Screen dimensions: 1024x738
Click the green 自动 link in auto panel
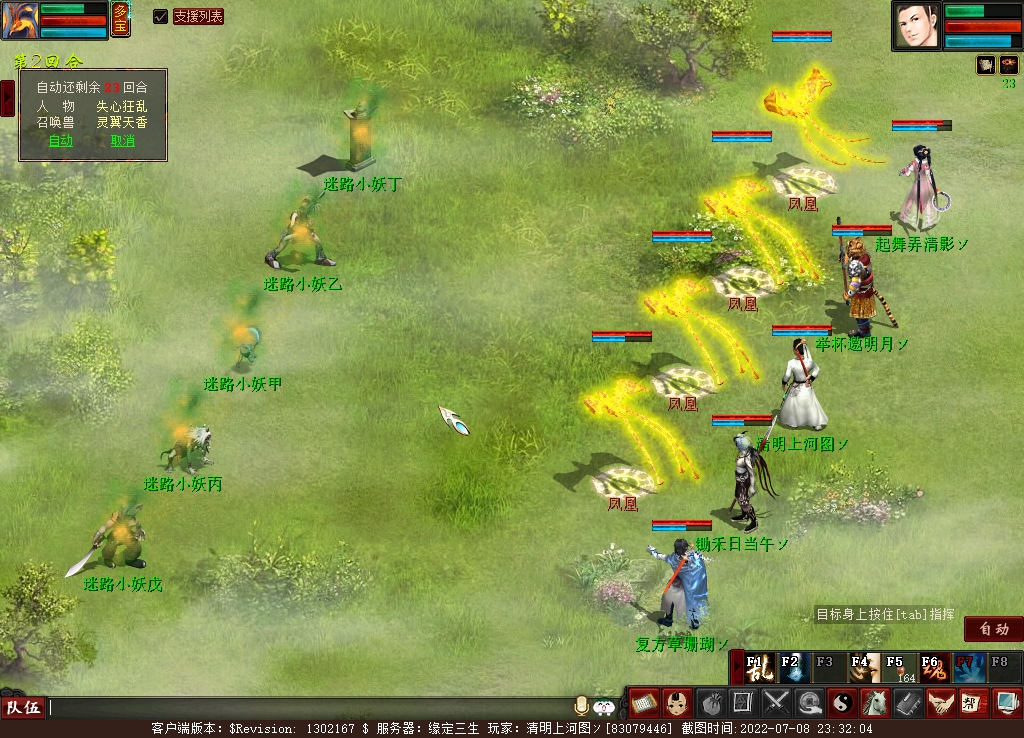pos(61,141)
